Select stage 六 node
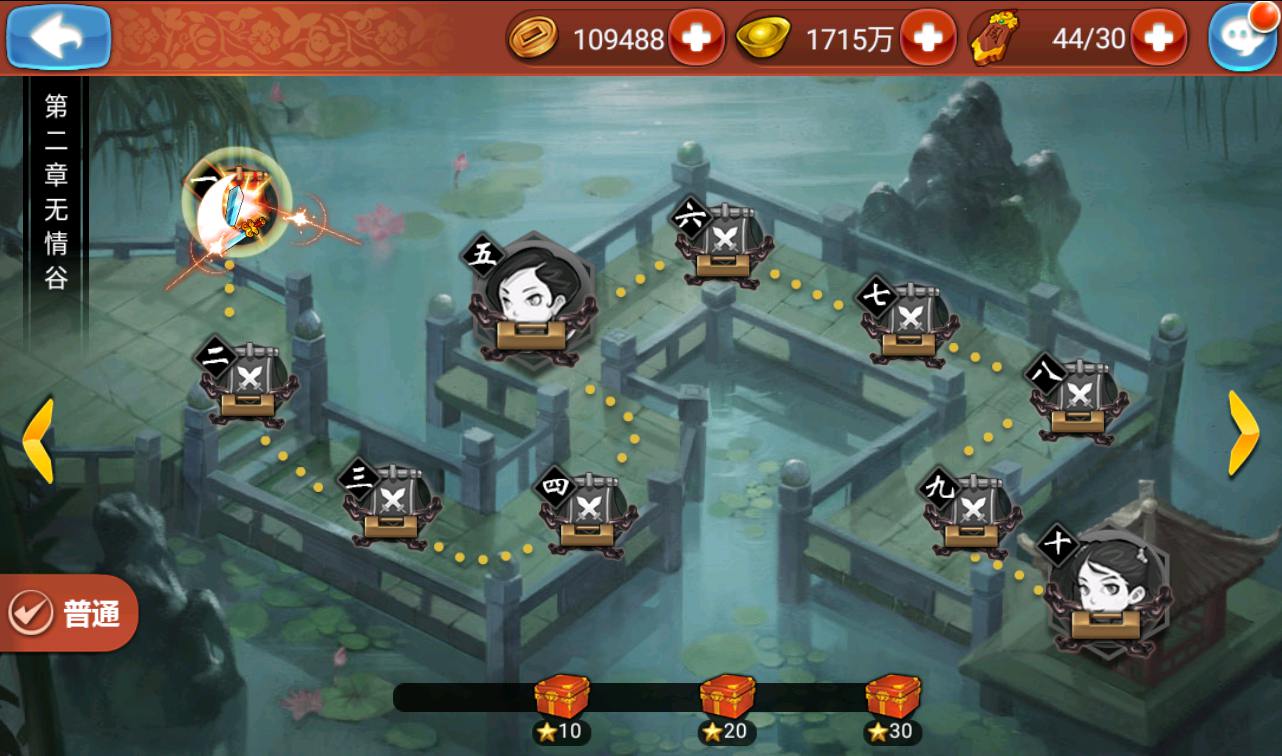 click(x=724, y=245)
